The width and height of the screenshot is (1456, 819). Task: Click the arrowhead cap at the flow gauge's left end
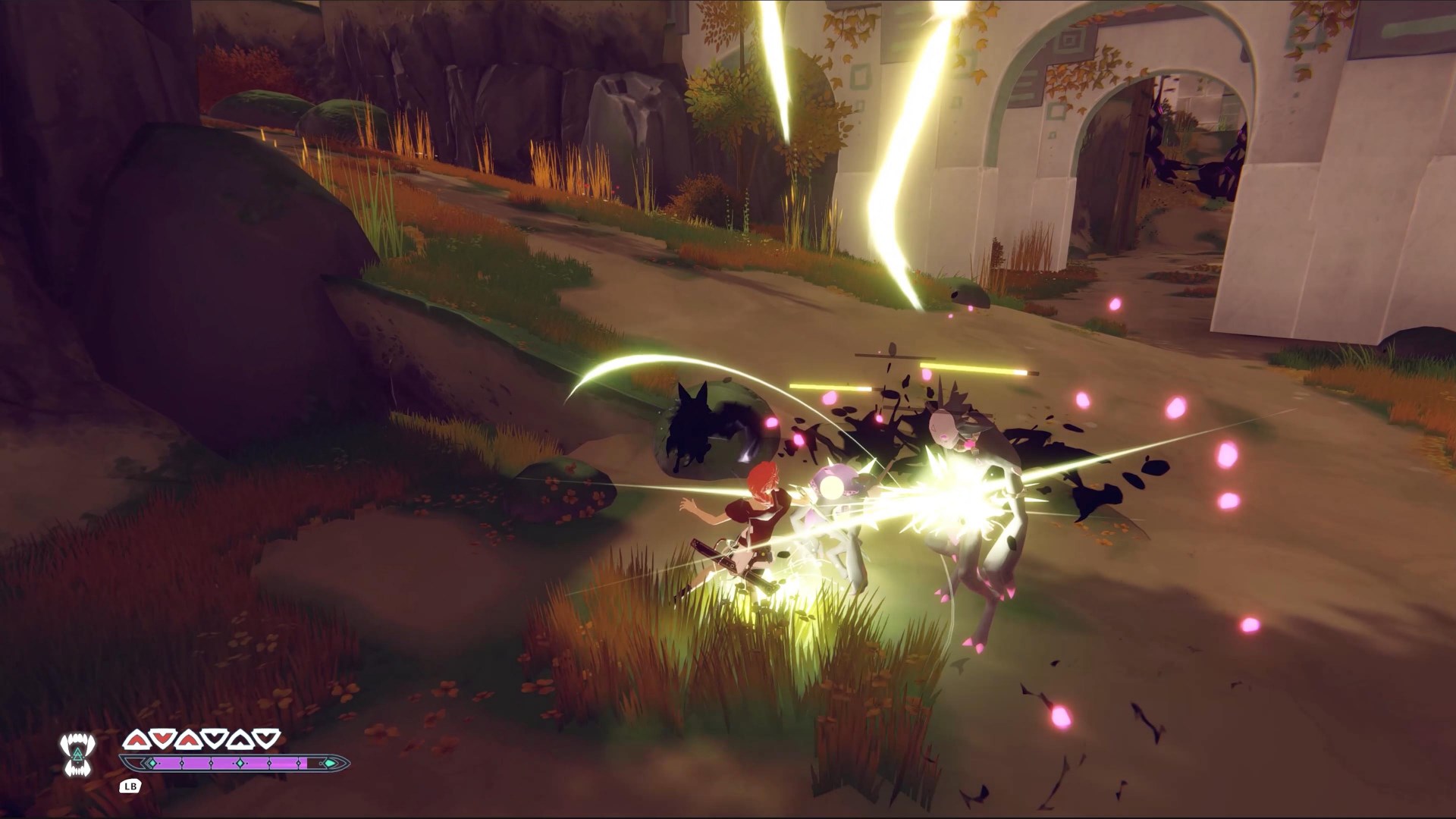click(132, 763)
